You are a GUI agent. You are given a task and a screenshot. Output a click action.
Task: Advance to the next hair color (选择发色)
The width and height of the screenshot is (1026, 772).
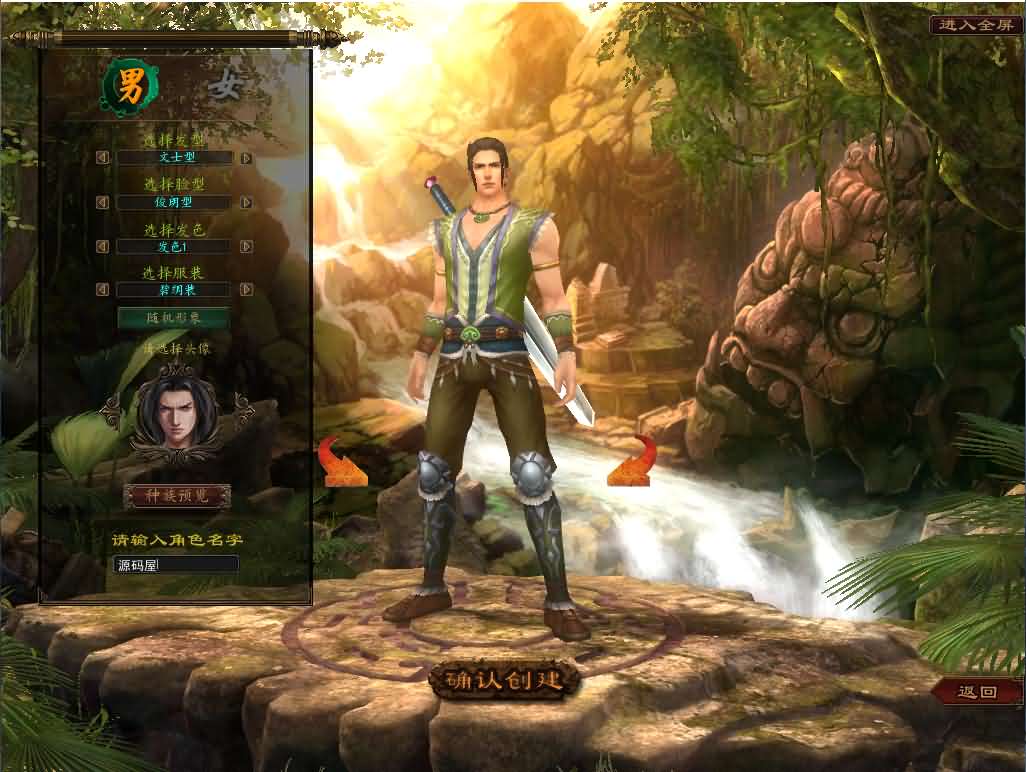(x=246, y=246)
